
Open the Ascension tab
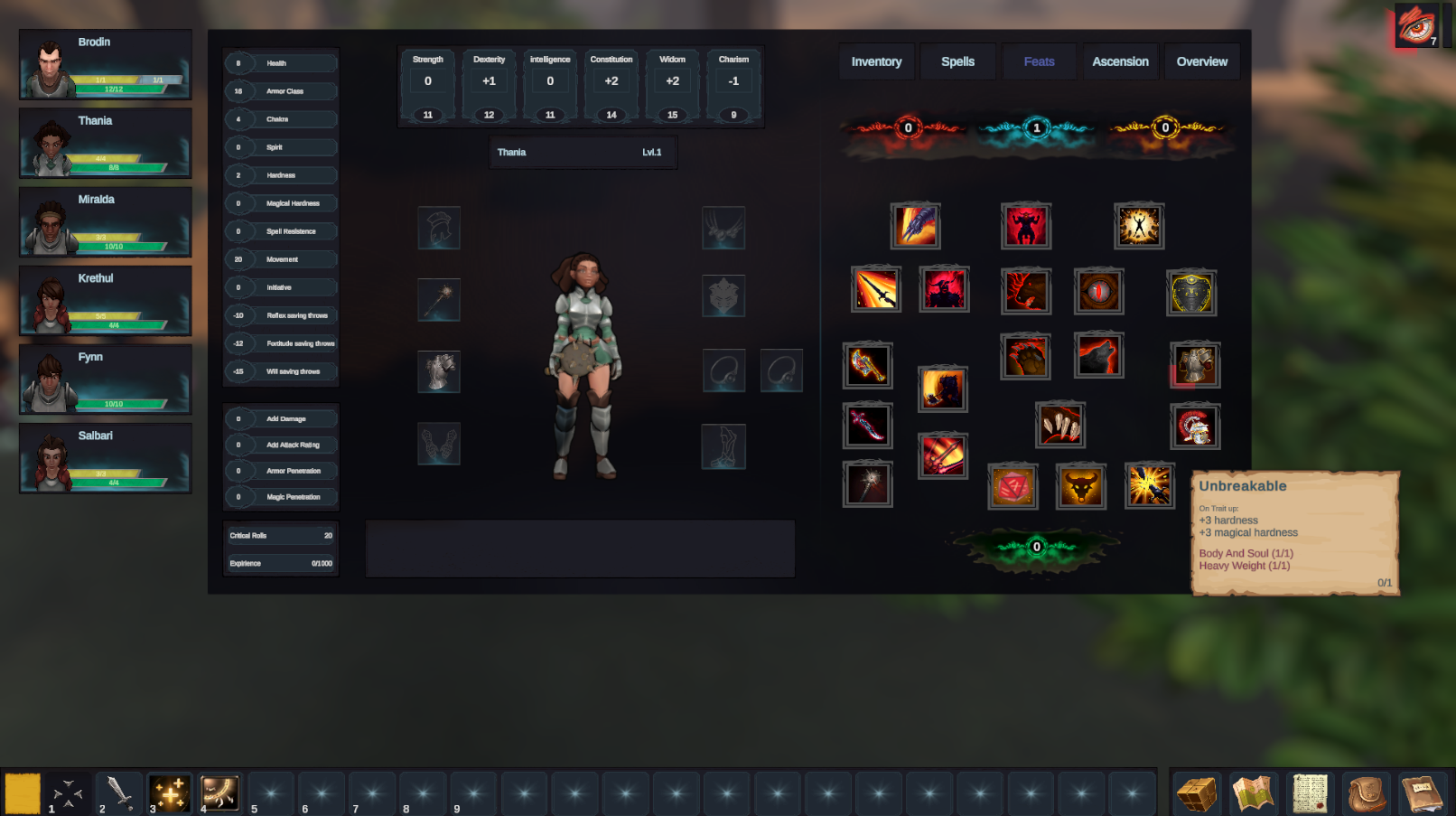click(1120, 61)
